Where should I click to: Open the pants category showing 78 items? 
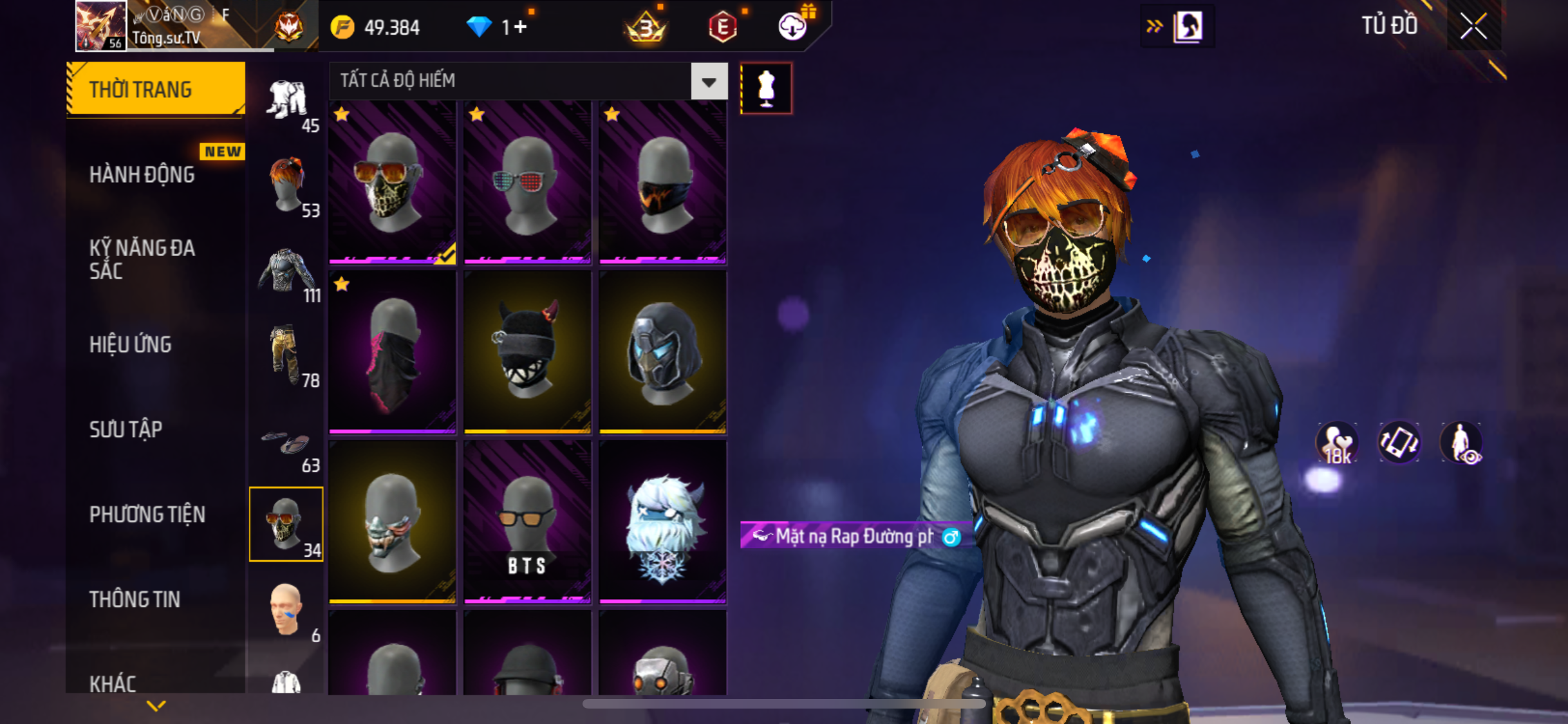click(x=287, y=355)
